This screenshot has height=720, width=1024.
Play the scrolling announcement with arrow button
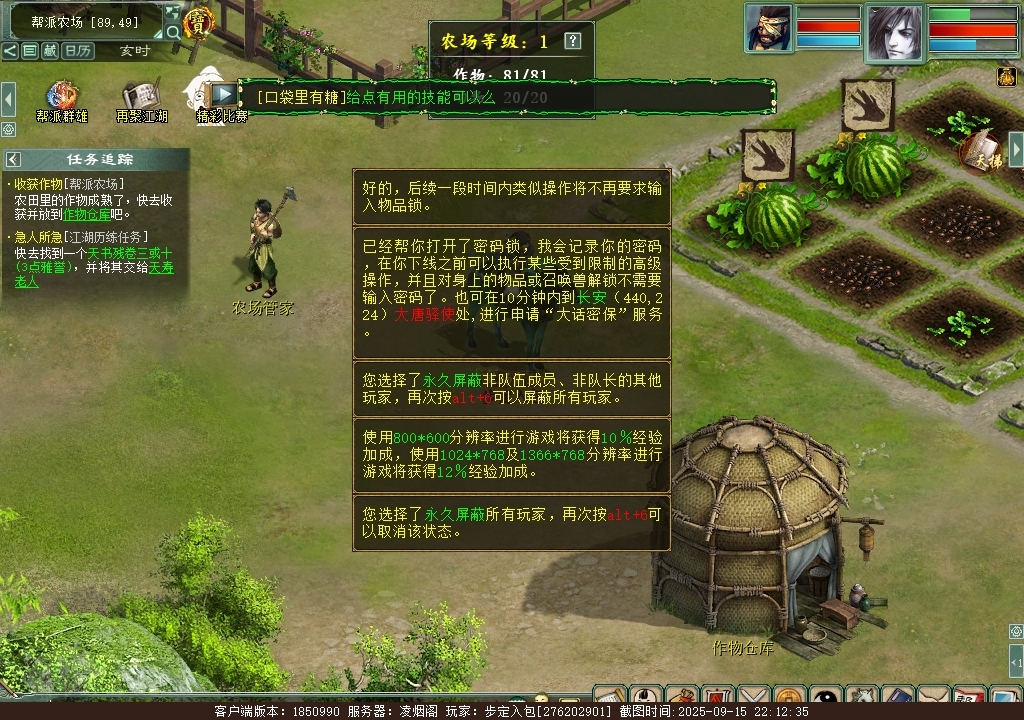click(x=224, y=94)
